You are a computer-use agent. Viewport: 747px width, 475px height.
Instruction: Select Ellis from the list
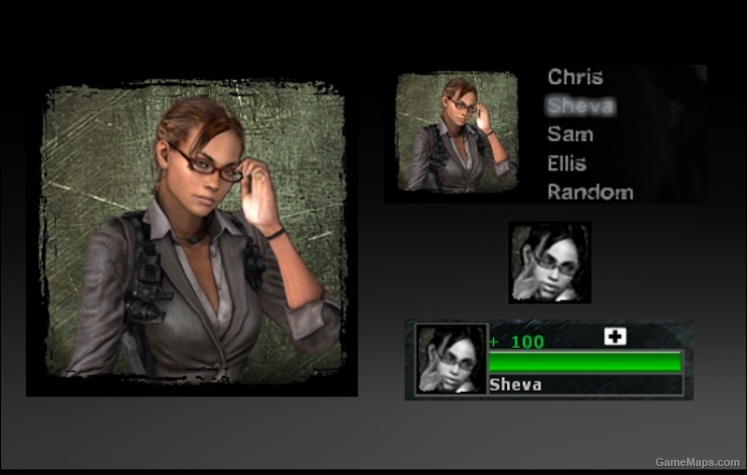tap(567, 163)
